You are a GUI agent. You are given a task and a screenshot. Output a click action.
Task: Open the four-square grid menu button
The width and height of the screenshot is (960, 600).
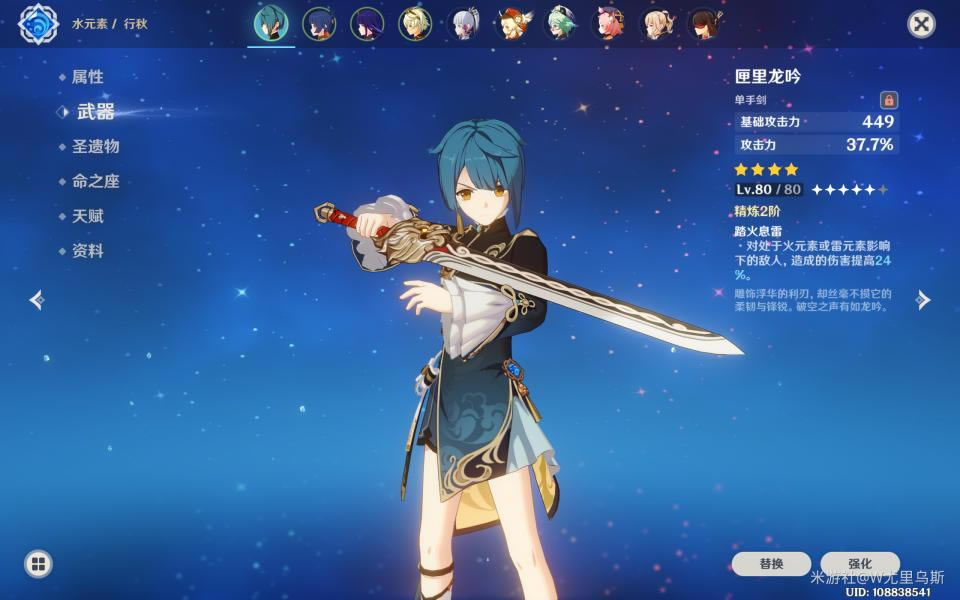pyautogui.click(x=38, y=564)
